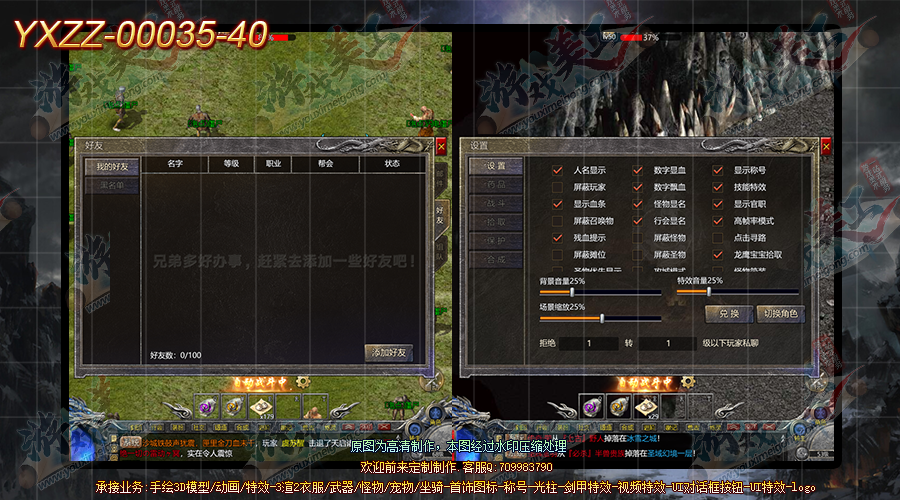Viewport: 900px width, 500px height.
Task: Click the 场景缩放 slider handle
Action: (602, 318)
